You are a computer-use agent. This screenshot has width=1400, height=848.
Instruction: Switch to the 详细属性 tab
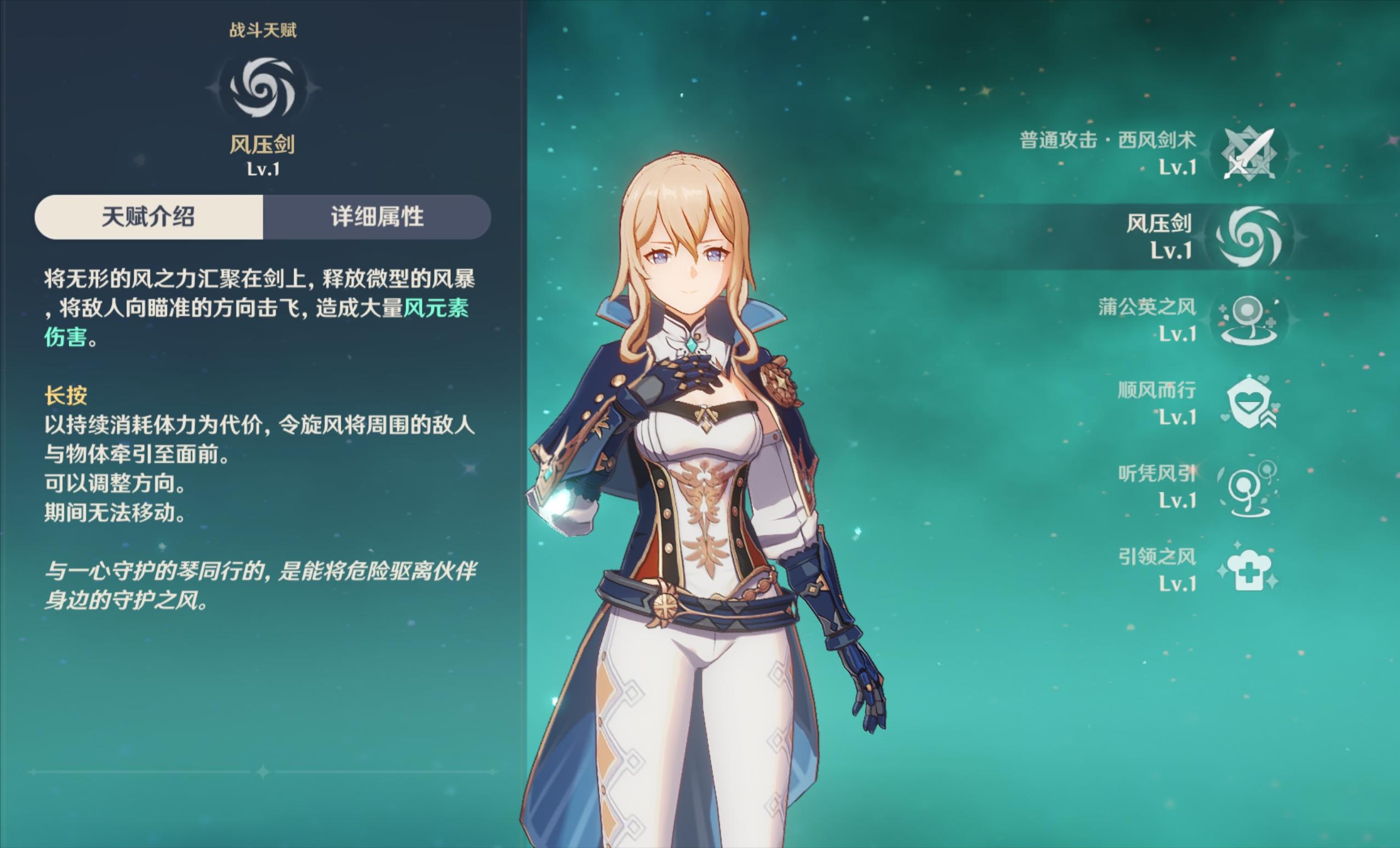tap(376, 217)
